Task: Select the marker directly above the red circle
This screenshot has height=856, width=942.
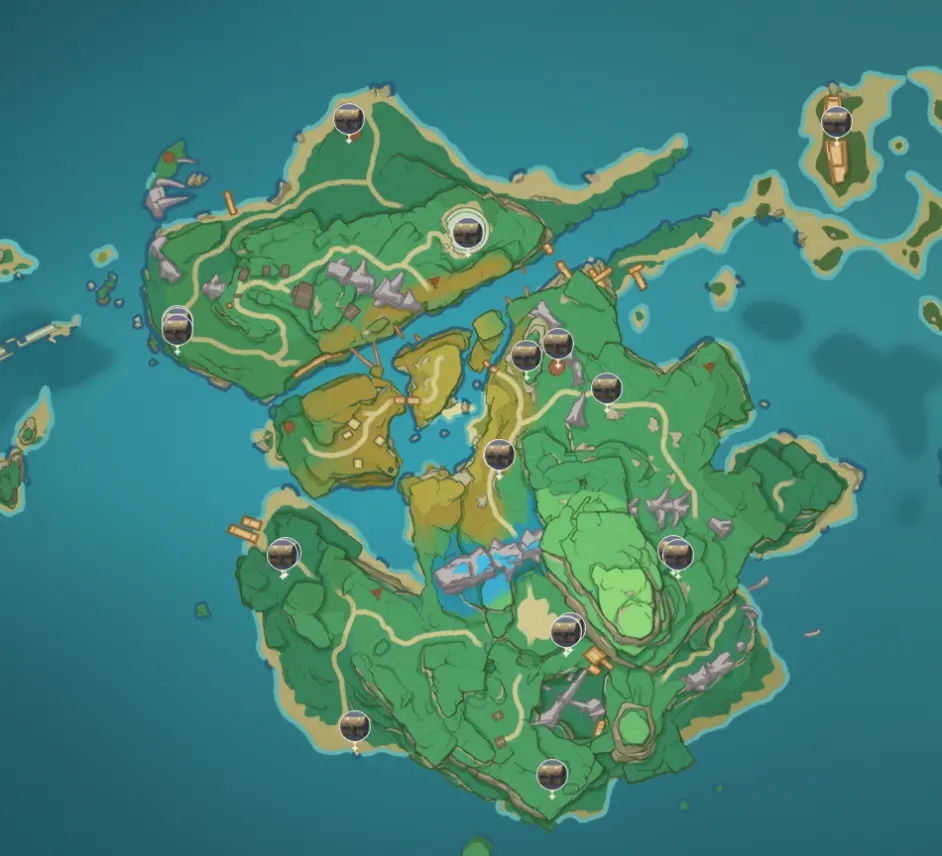Action: click(557, 343)
